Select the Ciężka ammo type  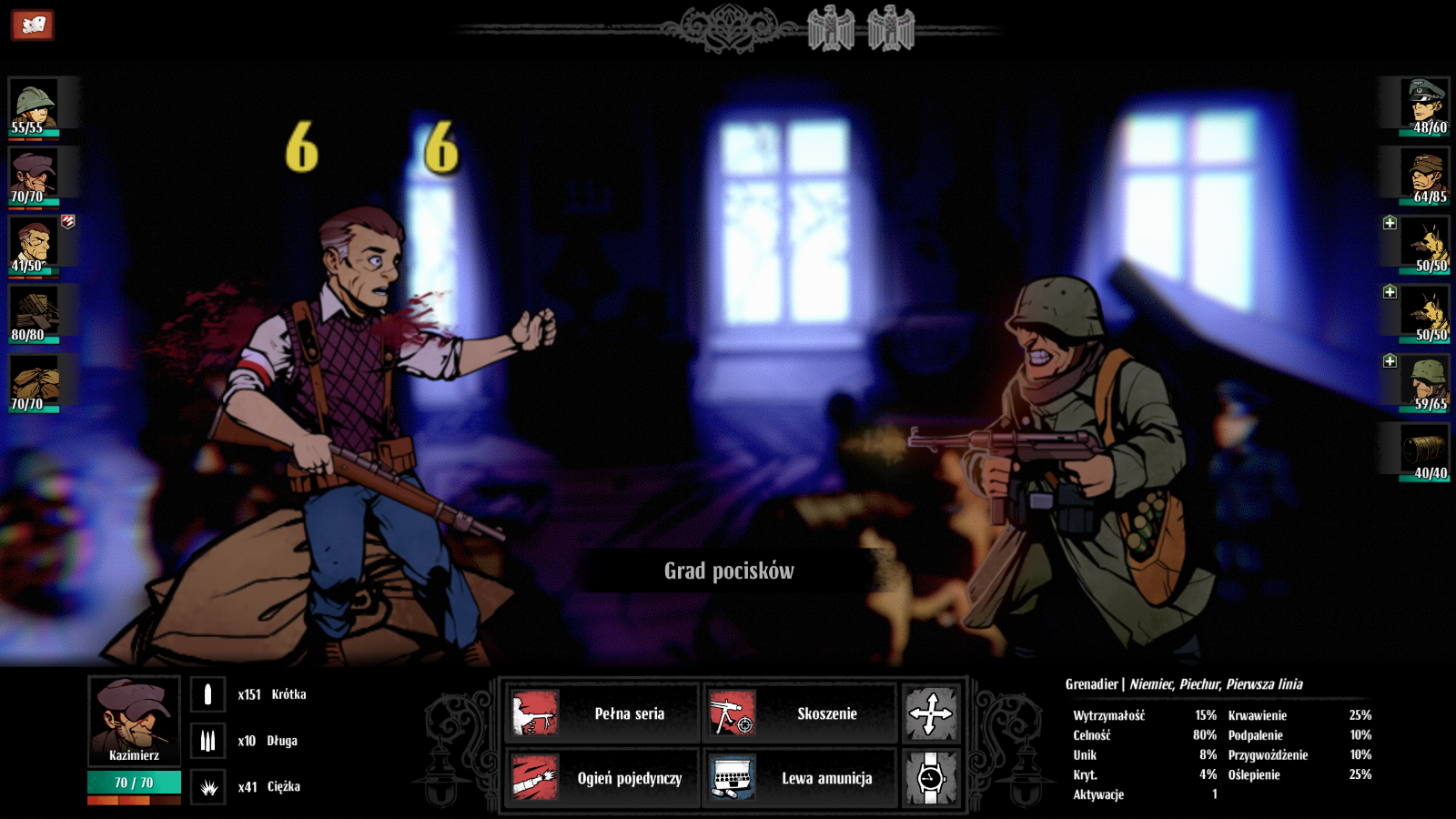207,787
